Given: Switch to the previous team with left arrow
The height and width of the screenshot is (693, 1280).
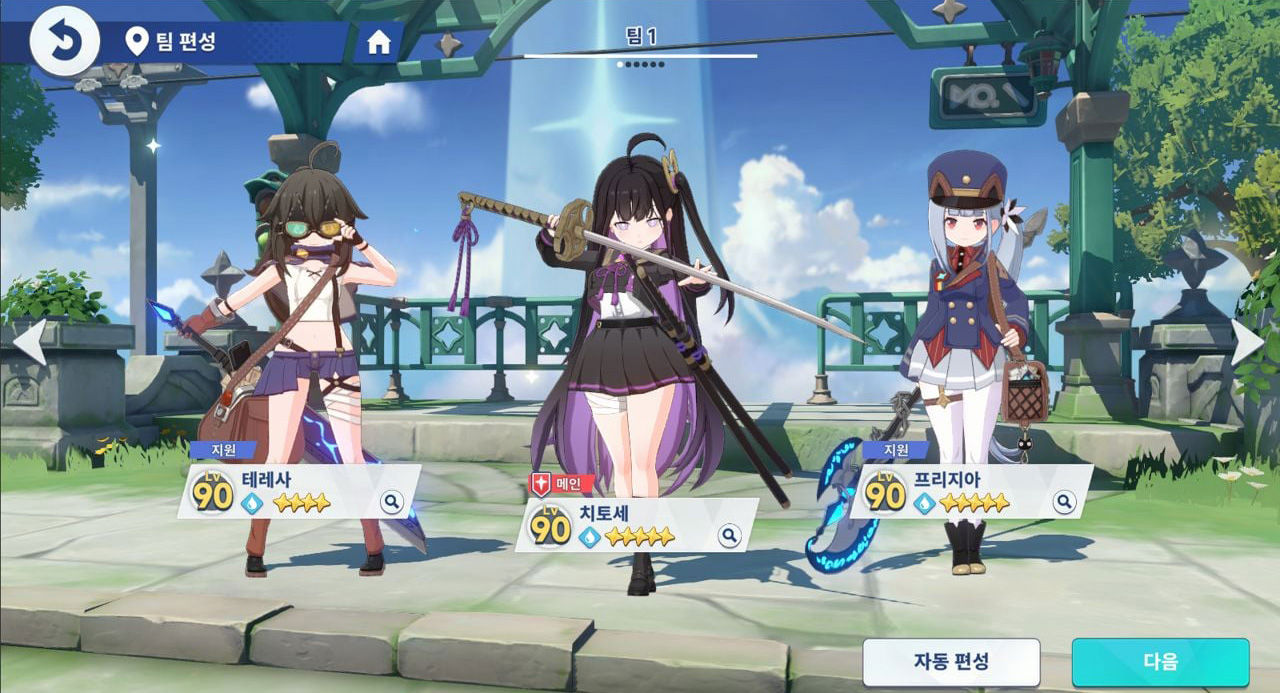Looking at the screenshot, I should coord(29,342).
